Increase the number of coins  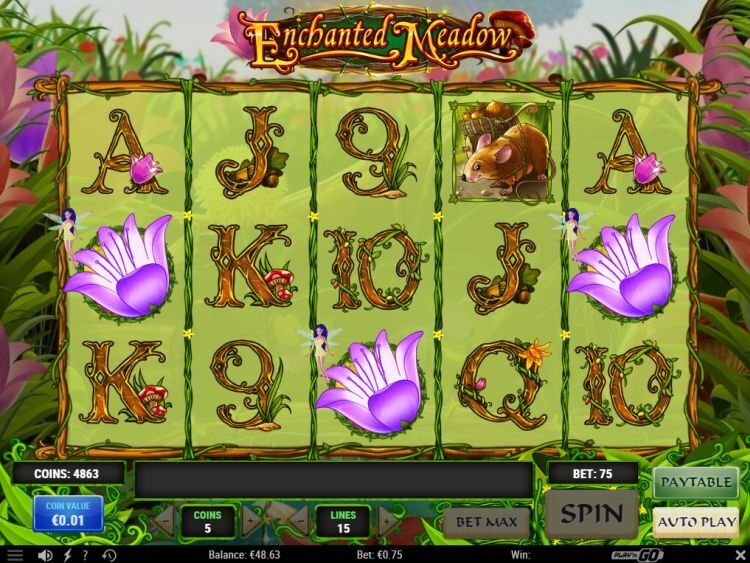249,520
